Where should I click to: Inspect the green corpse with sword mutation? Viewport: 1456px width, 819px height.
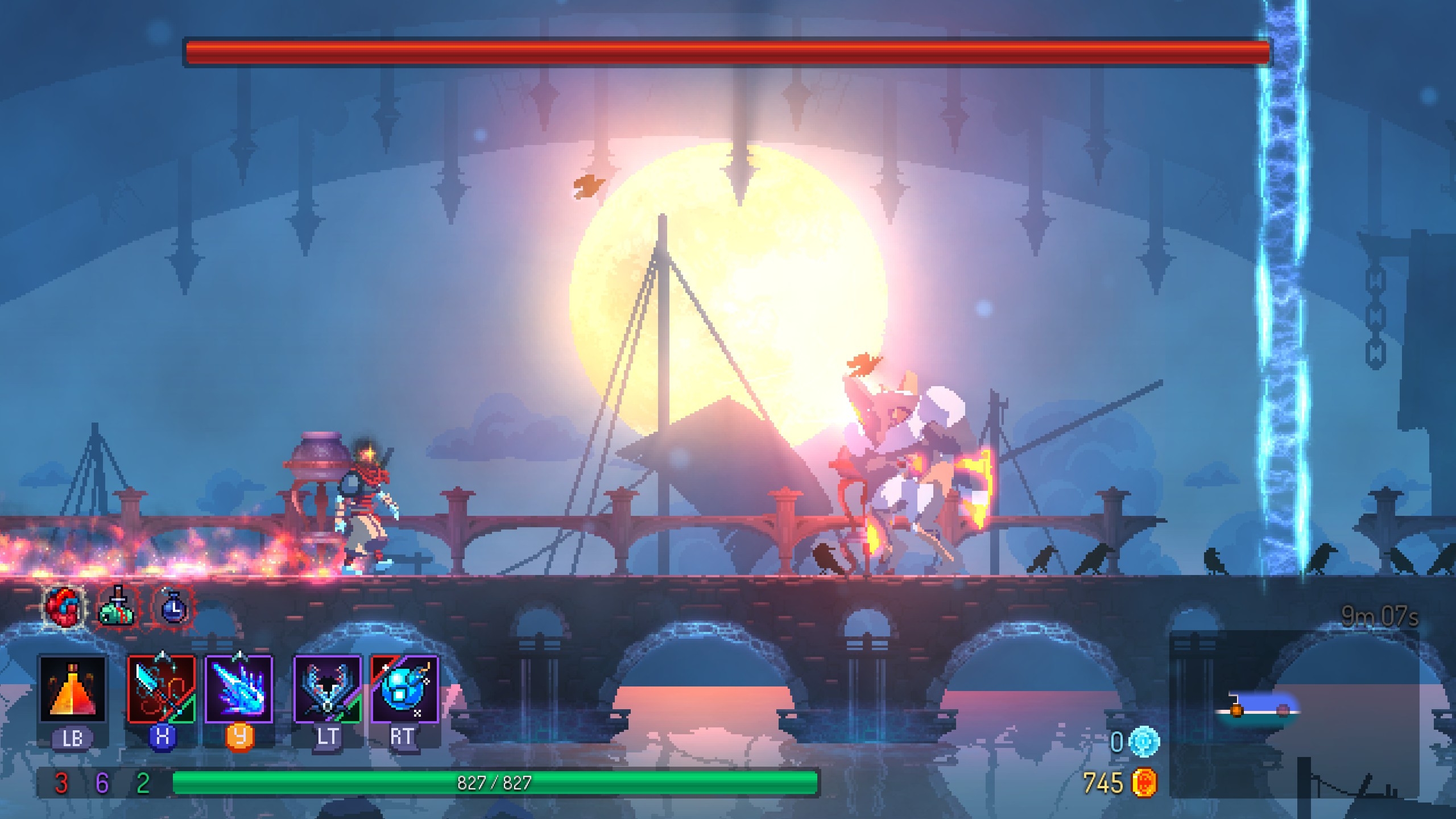118,606
